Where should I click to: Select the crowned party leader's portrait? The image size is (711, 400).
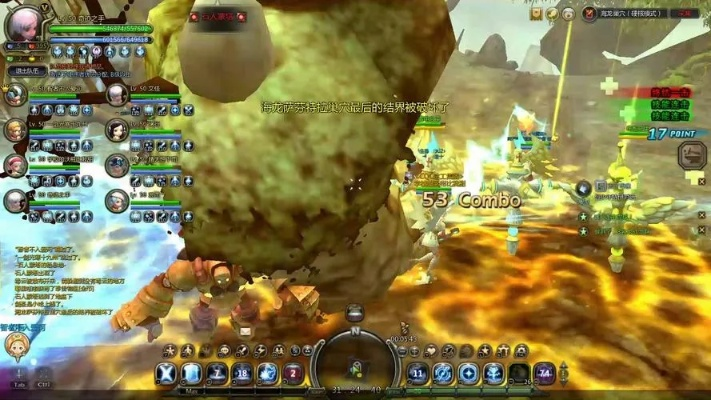[x=16, y=94]
